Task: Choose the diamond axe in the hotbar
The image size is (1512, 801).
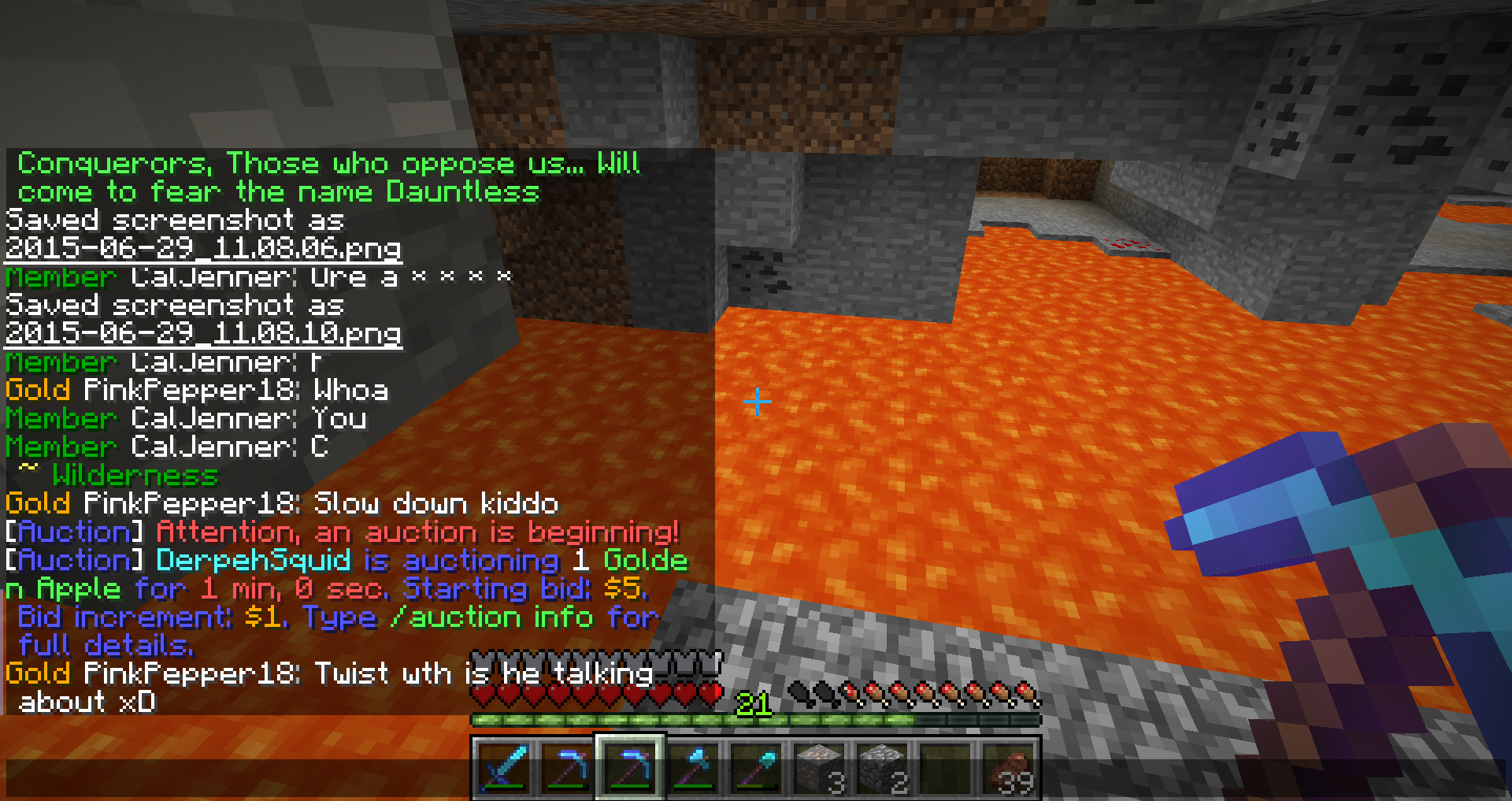Action: click(693, 768)
